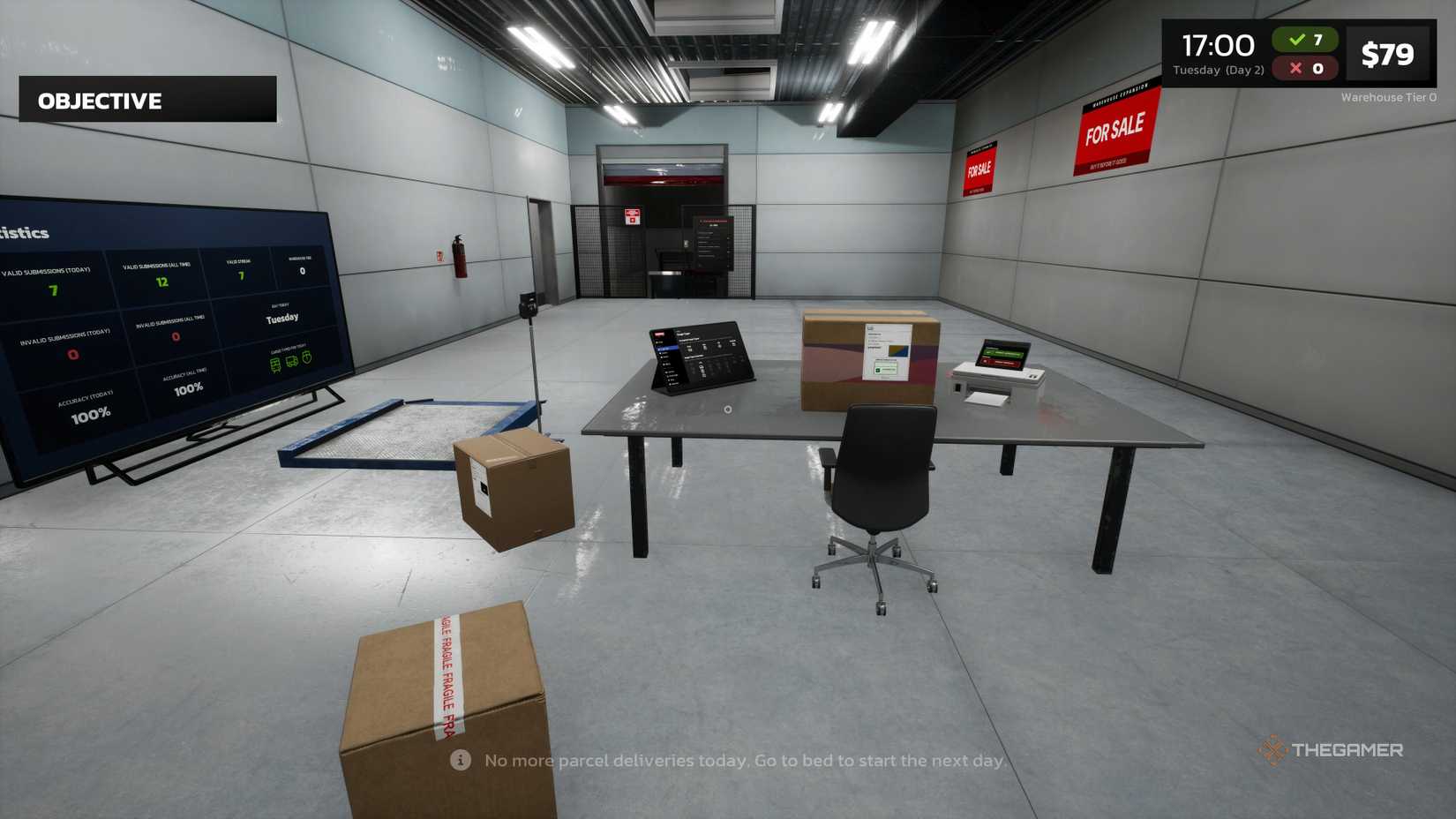The width and height of the screenshot is (1456, 819).
Task: Click the yellow menu icon at the top of the tablet sidebar
Action: tap(658, 342)
